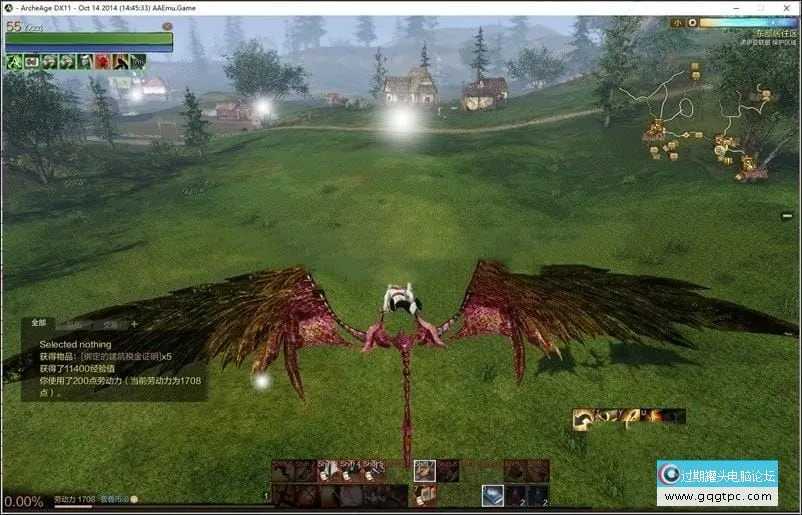The height and width of the screenshot is (515, 802).
Task: Switch to the 全部 chat tab
Action: (39, 323)
